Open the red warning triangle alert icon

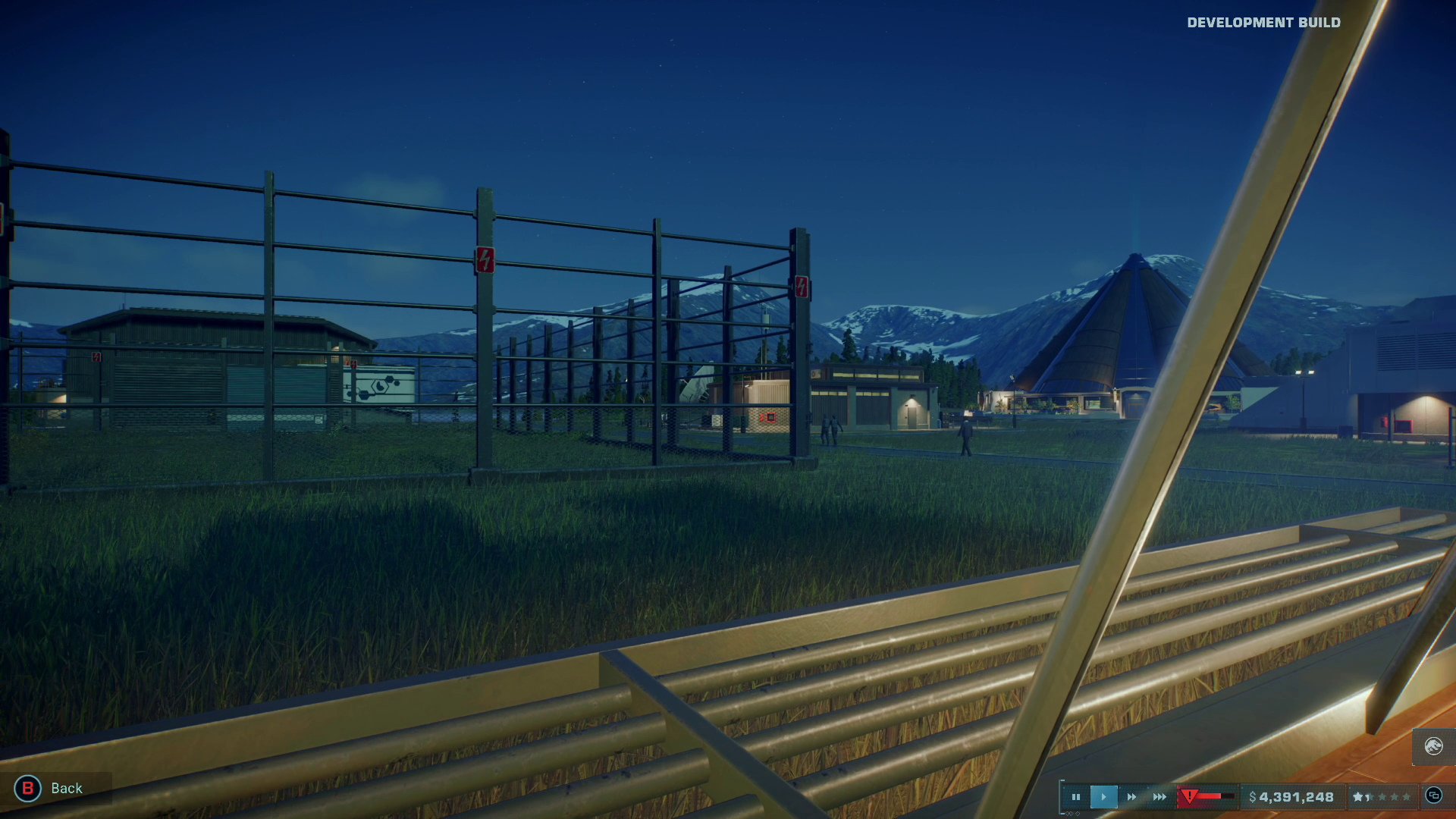1188,796
